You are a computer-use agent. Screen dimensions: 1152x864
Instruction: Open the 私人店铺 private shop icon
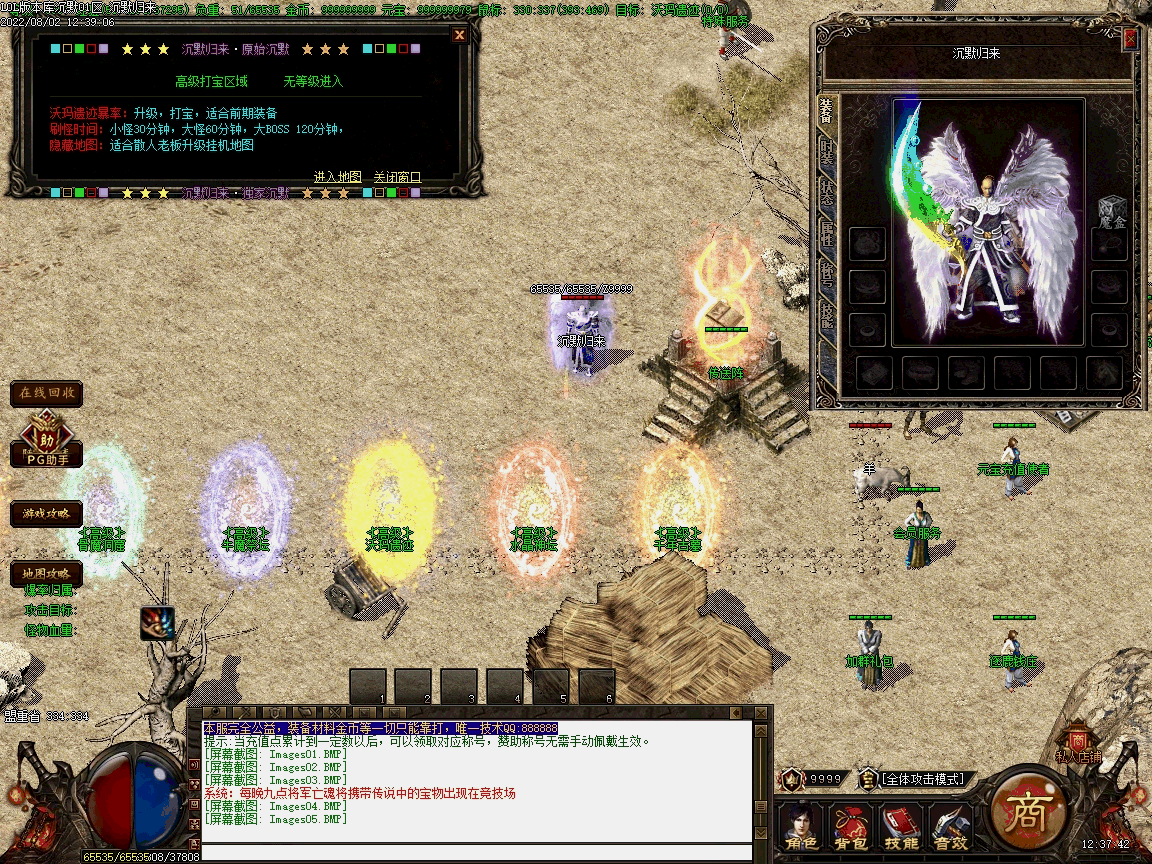click(x=1078, y=745)
